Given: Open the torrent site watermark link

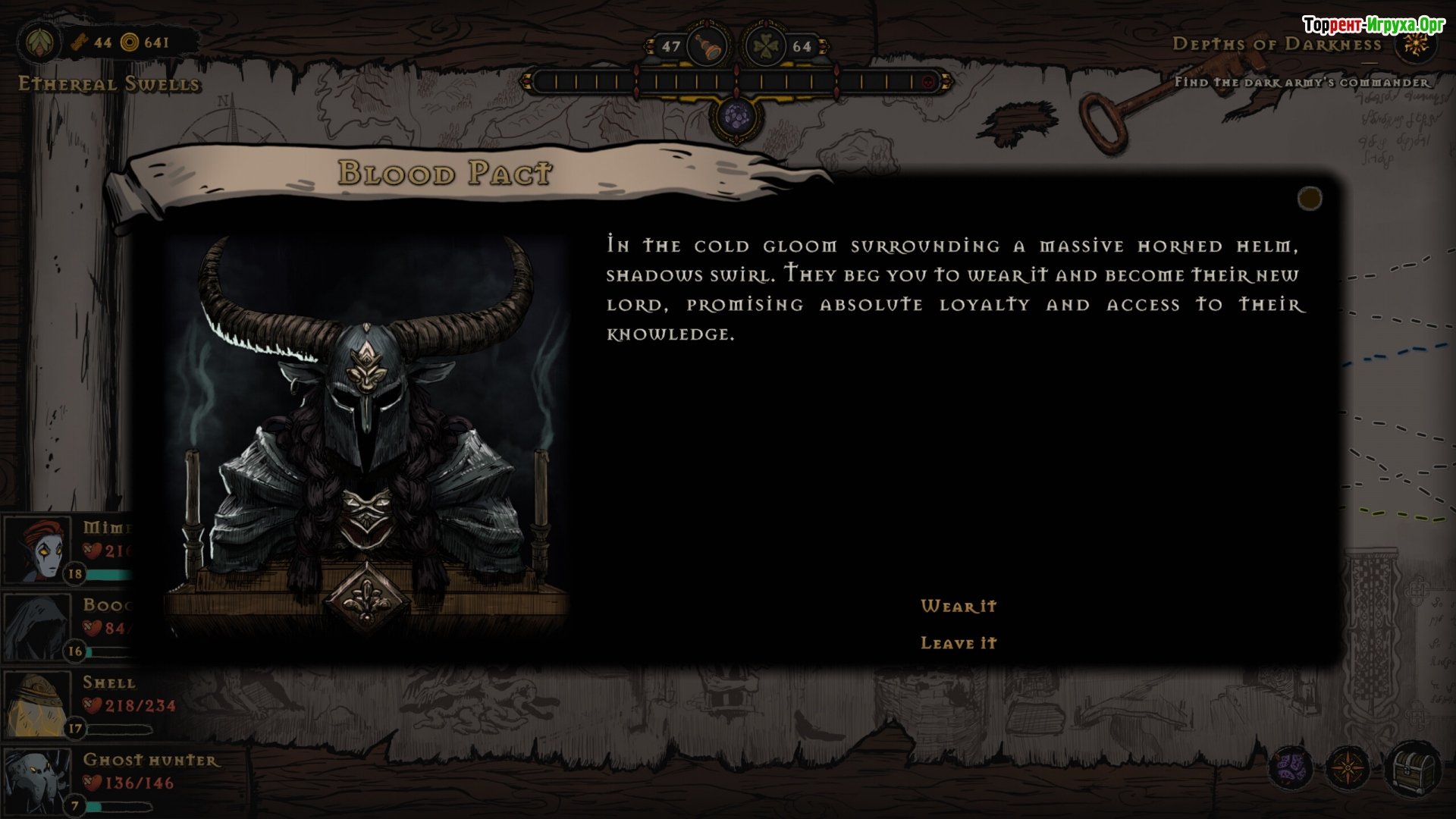Looking at the screenshot, I should tap(1373, 25).
